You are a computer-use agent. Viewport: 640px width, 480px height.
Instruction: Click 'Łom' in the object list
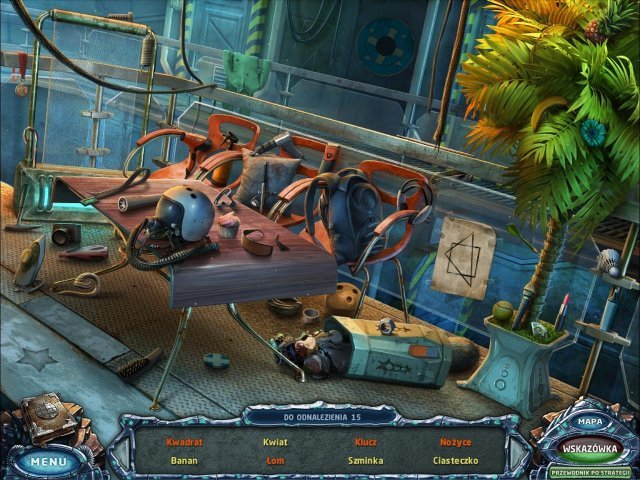[x=275, y=461]
